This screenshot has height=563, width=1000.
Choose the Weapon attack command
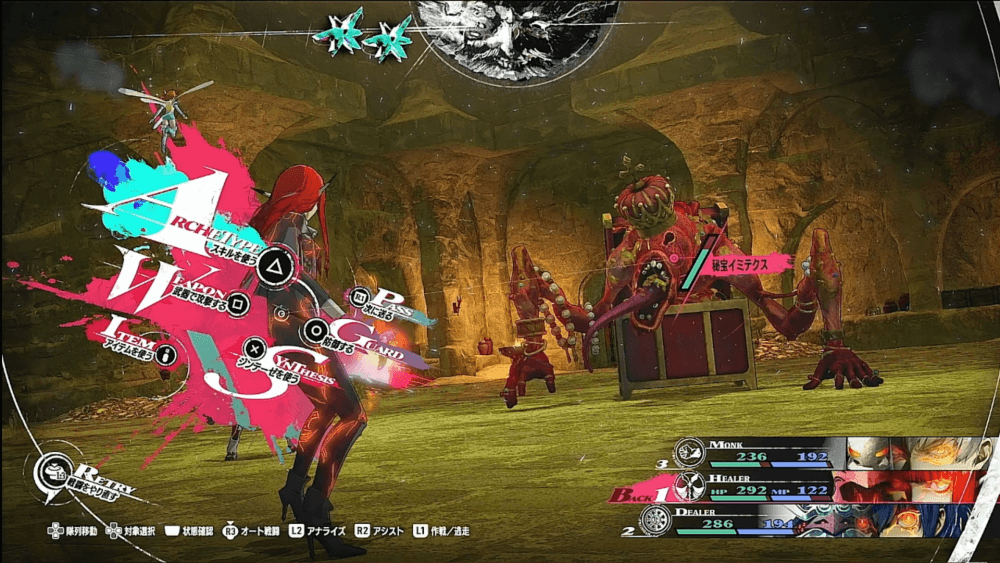[236, 300]
